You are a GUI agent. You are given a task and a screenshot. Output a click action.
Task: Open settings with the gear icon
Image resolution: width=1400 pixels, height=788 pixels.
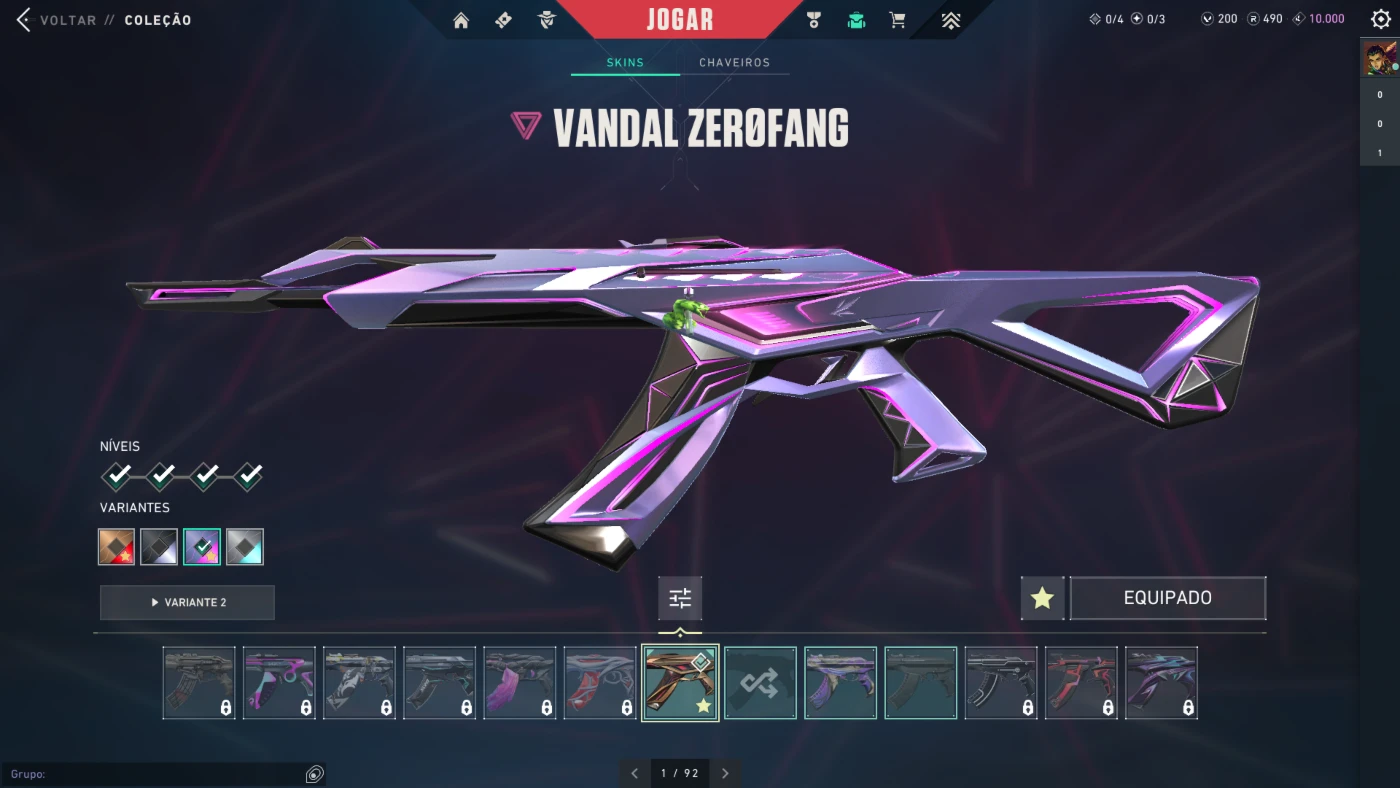pyautogui.click(x=1380, y=20)
